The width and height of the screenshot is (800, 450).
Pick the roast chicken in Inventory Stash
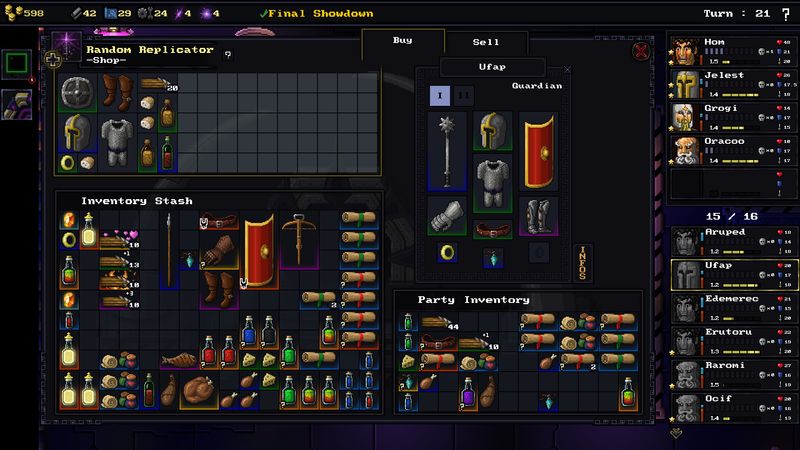pos(196,391)
